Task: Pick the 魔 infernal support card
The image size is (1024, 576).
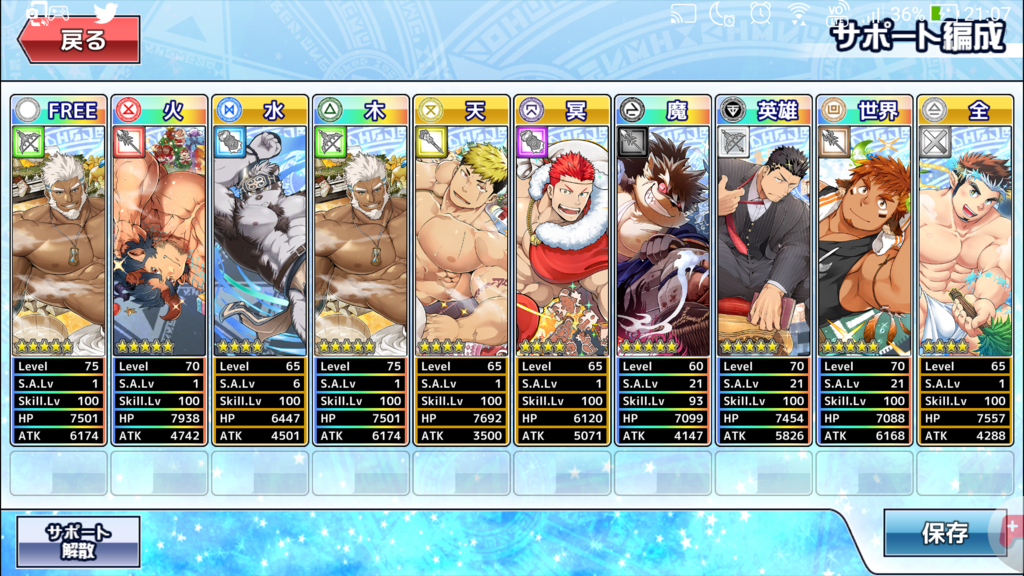Action: pyautogui.click(x=663, y=270)
